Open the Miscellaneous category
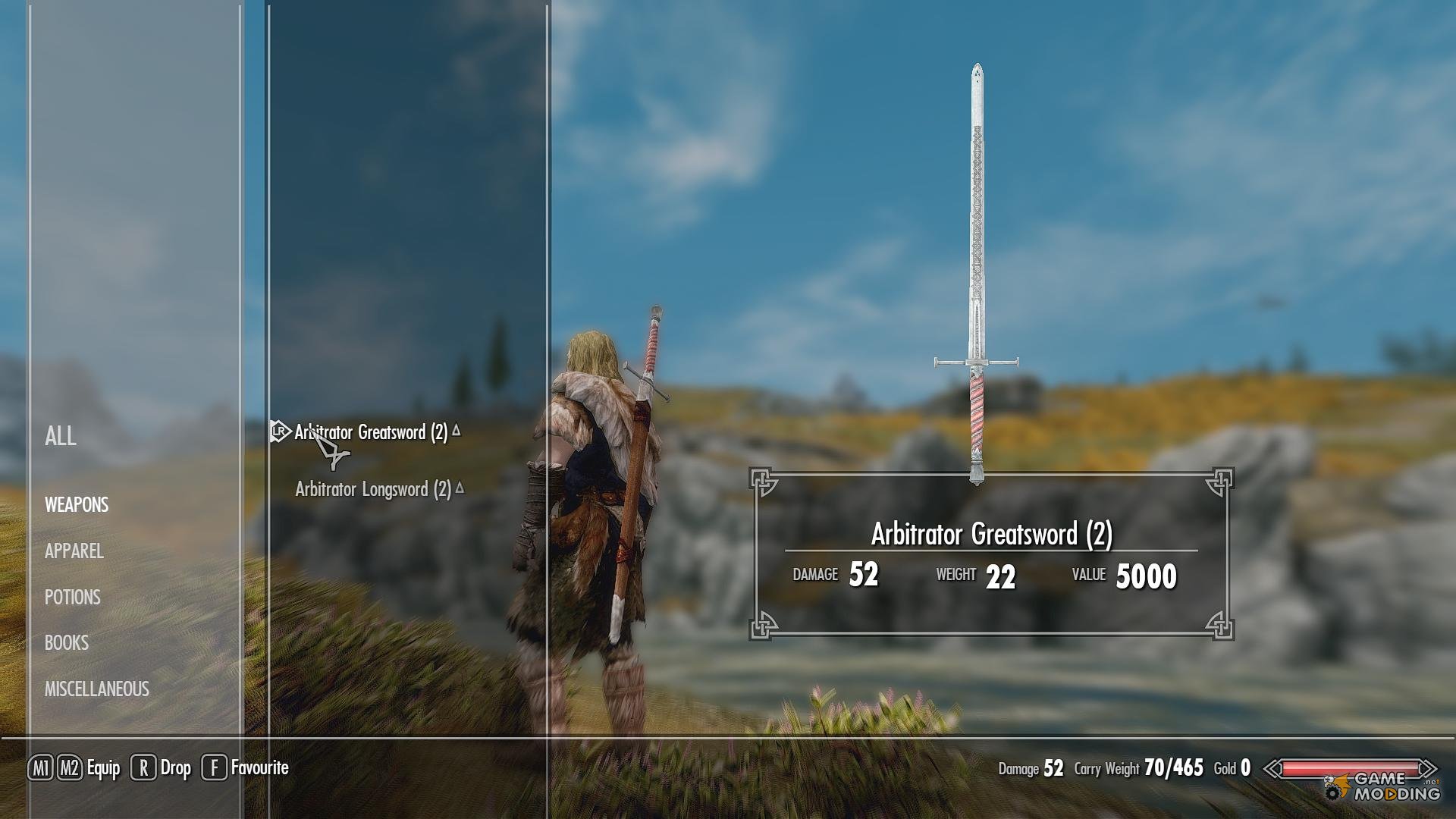The width and height of the screenshot is (1456, 819). (x=97, y=689)
